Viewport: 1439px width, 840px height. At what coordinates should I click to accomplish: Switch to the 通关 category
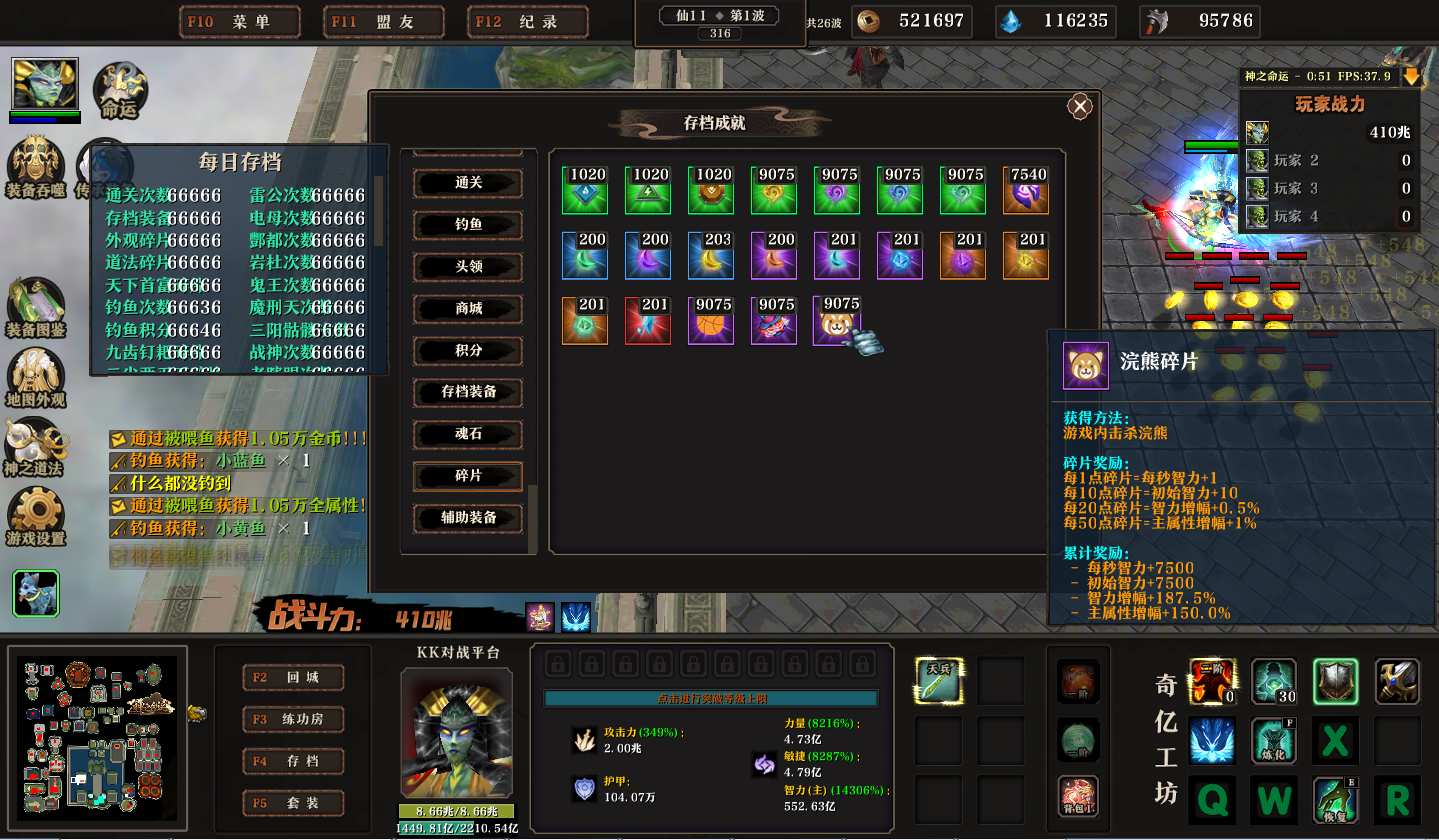pyautogui.click(x=468, y=183)
